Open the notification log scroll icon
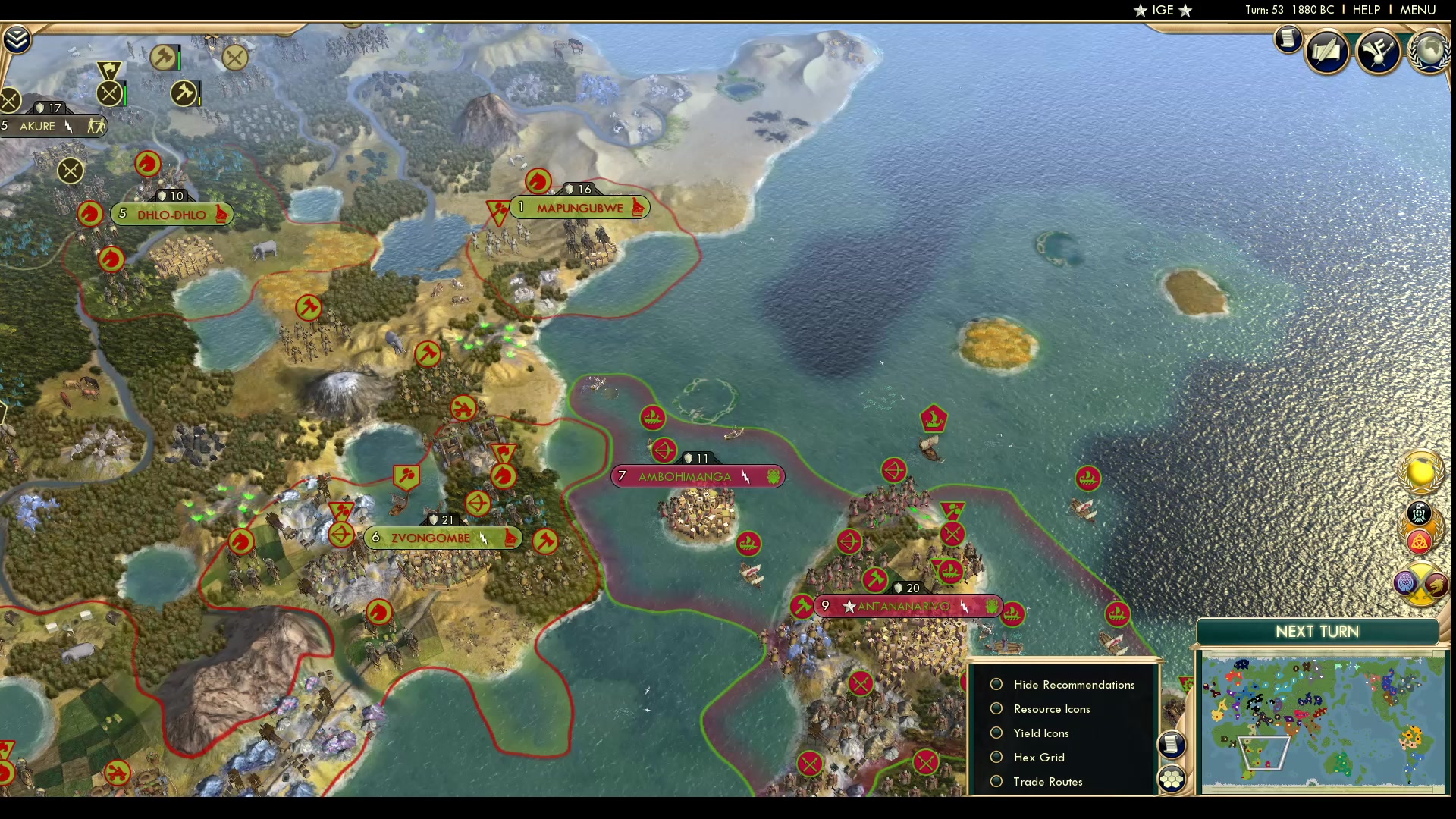 tap(1289, 39)
